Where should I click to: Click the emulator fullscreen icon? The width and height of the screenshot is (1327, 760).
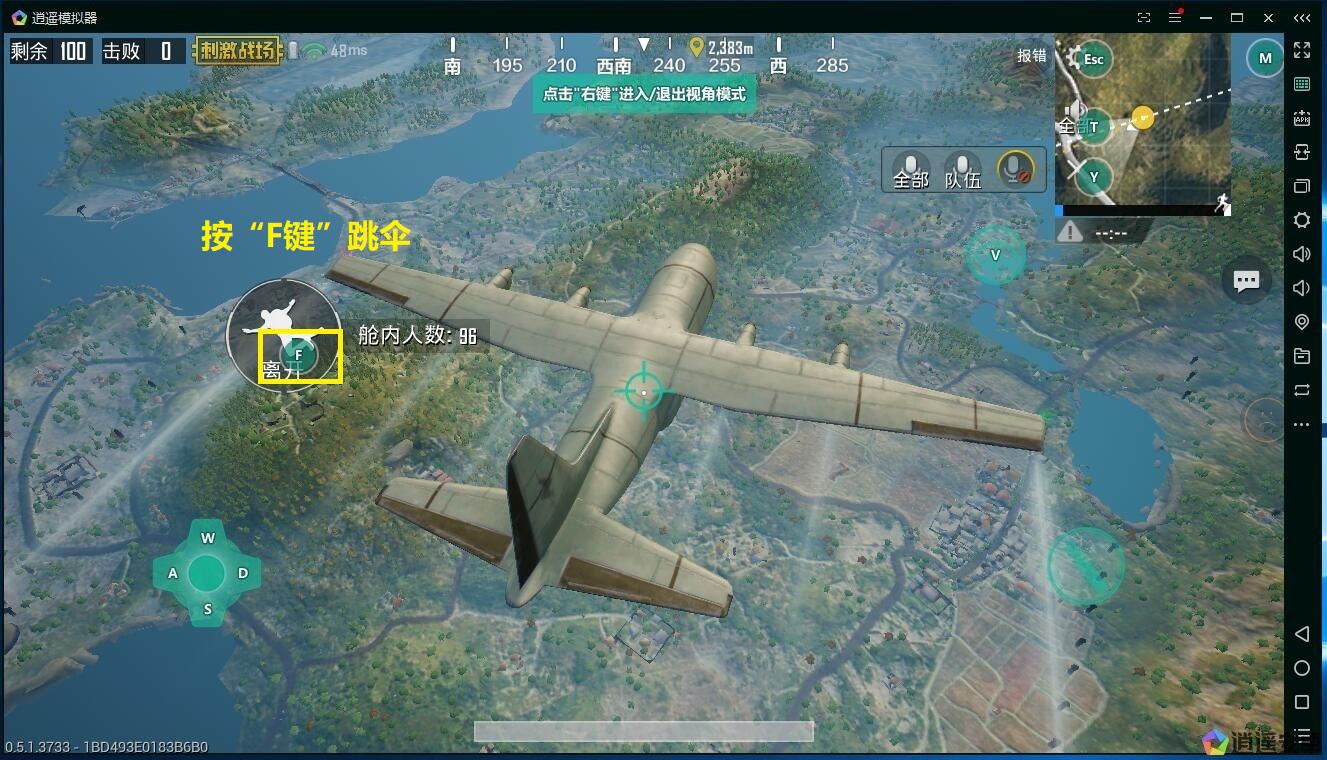1301,50
